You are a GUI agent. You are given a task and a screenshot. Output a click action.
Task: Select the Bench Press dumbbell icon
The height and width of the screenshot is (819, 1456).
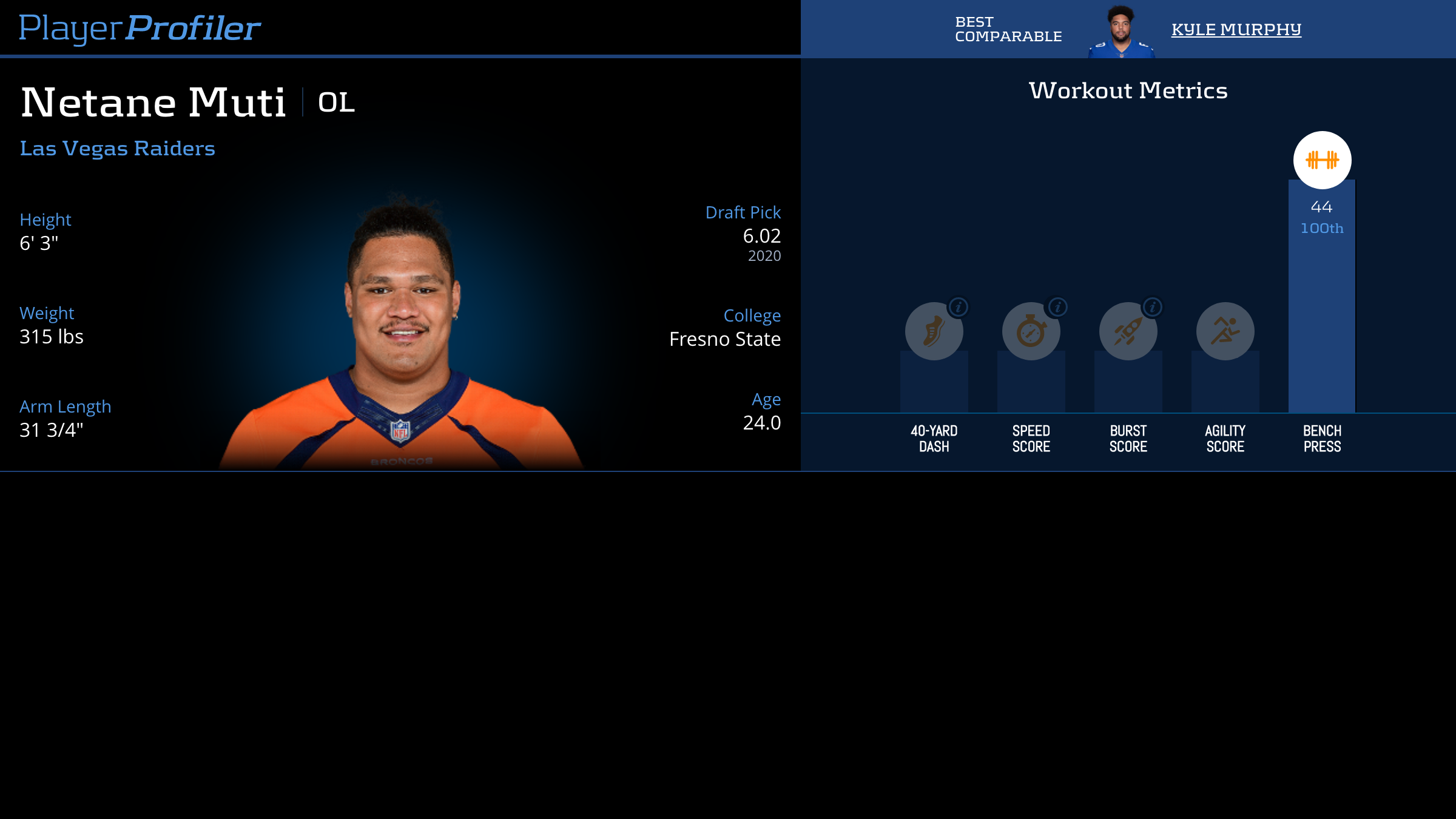[1322, 160]
